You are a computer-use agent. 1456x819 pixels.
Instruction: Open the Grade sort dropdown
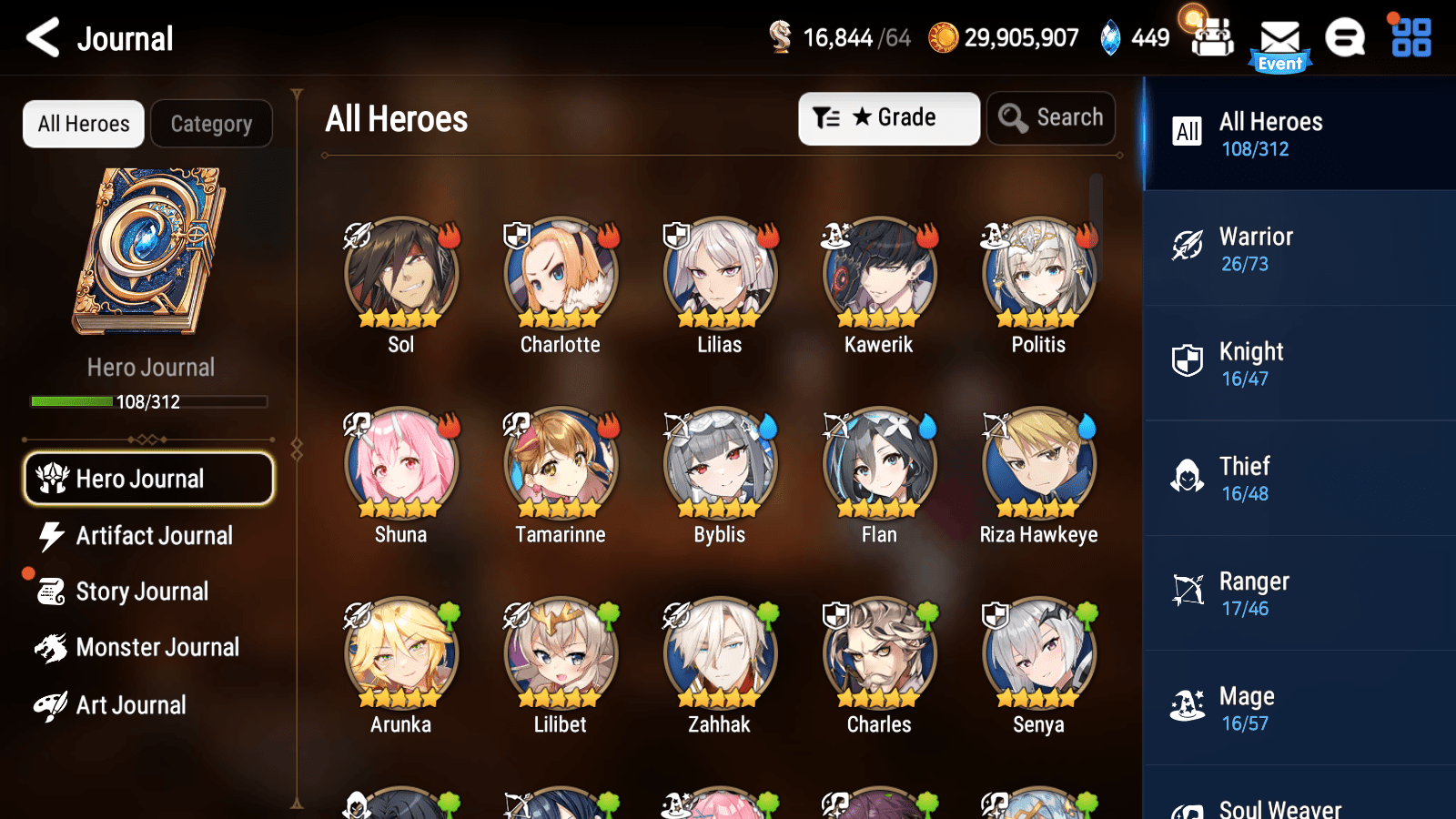tap(888, 117)
